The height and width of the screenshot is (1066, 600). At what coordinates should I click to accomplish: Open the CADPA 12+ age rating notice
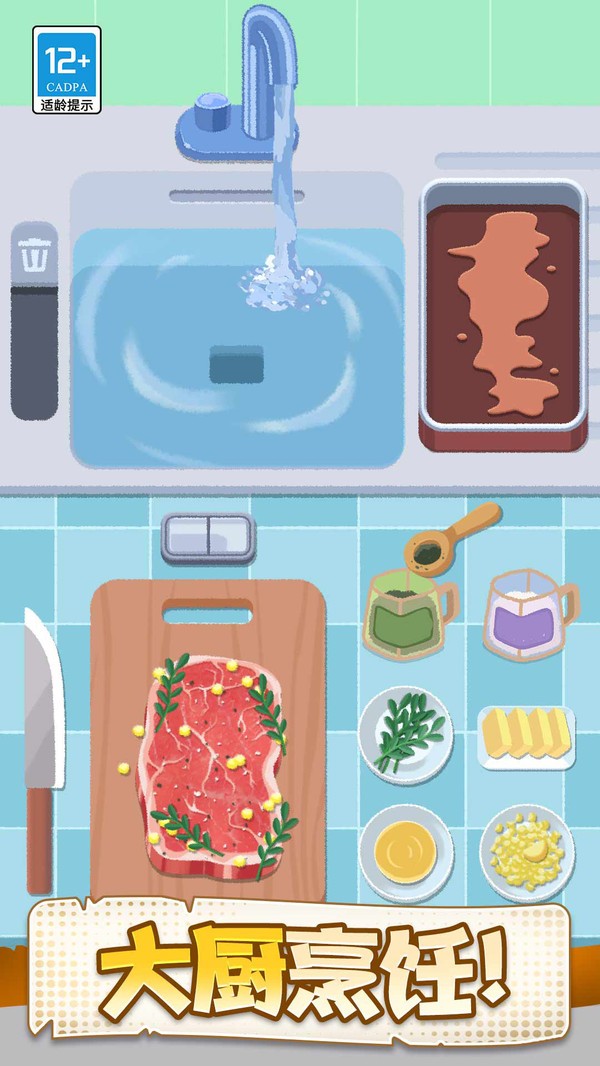[67, 69]
